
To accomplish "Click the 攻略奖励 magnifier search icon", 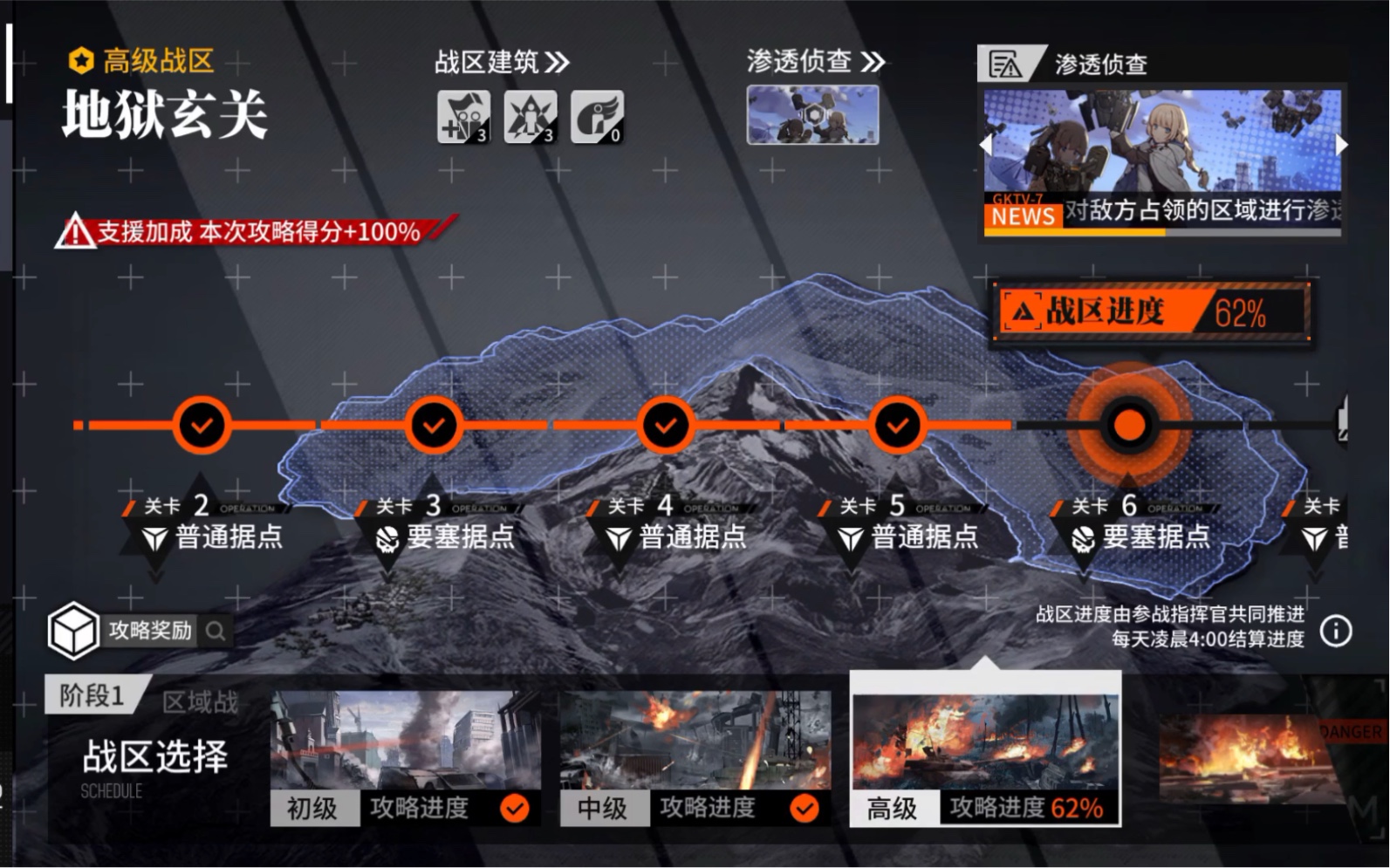I will [216, 632].
